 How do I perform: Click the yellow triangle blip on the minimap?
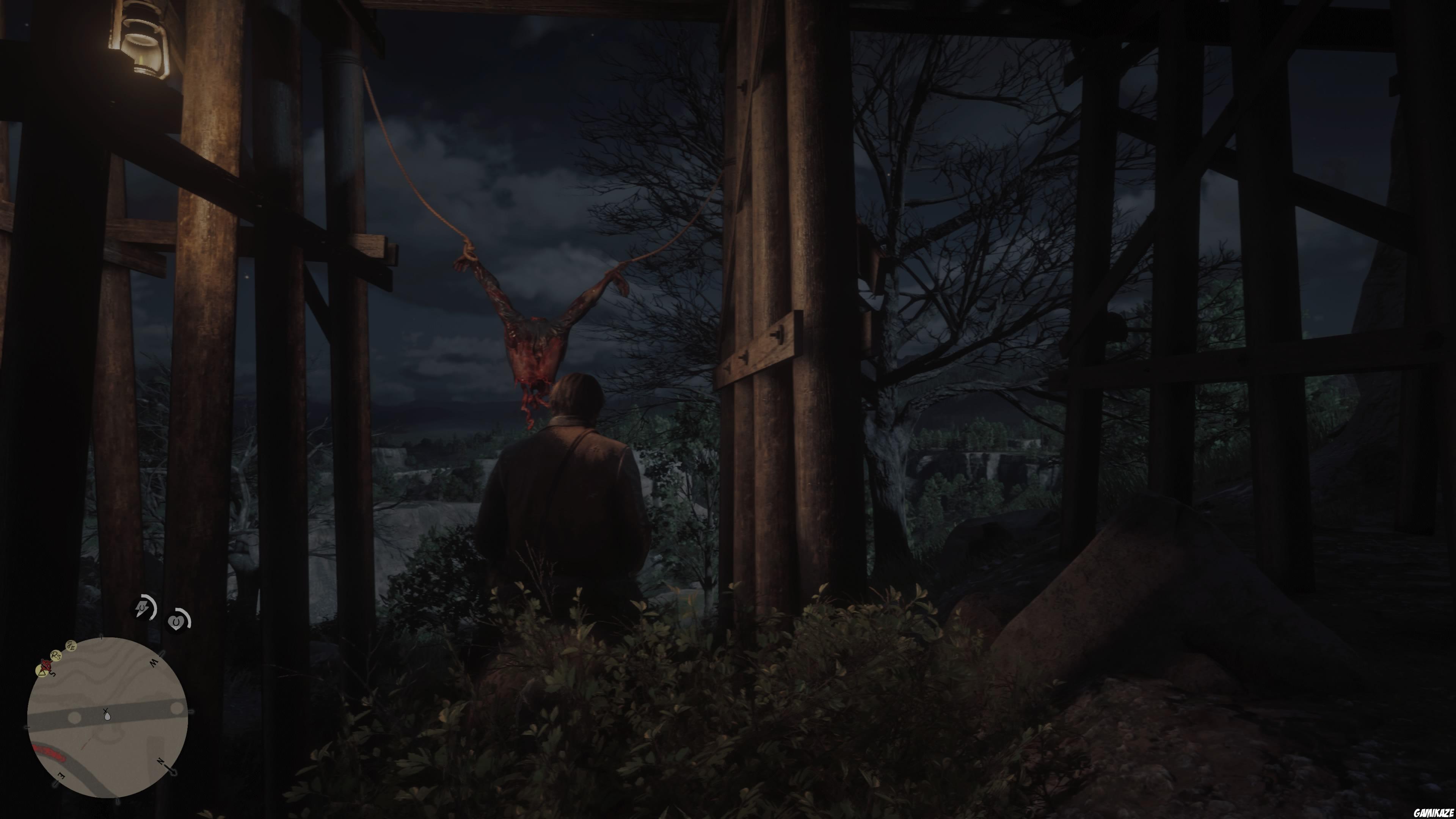coord(42,673)
